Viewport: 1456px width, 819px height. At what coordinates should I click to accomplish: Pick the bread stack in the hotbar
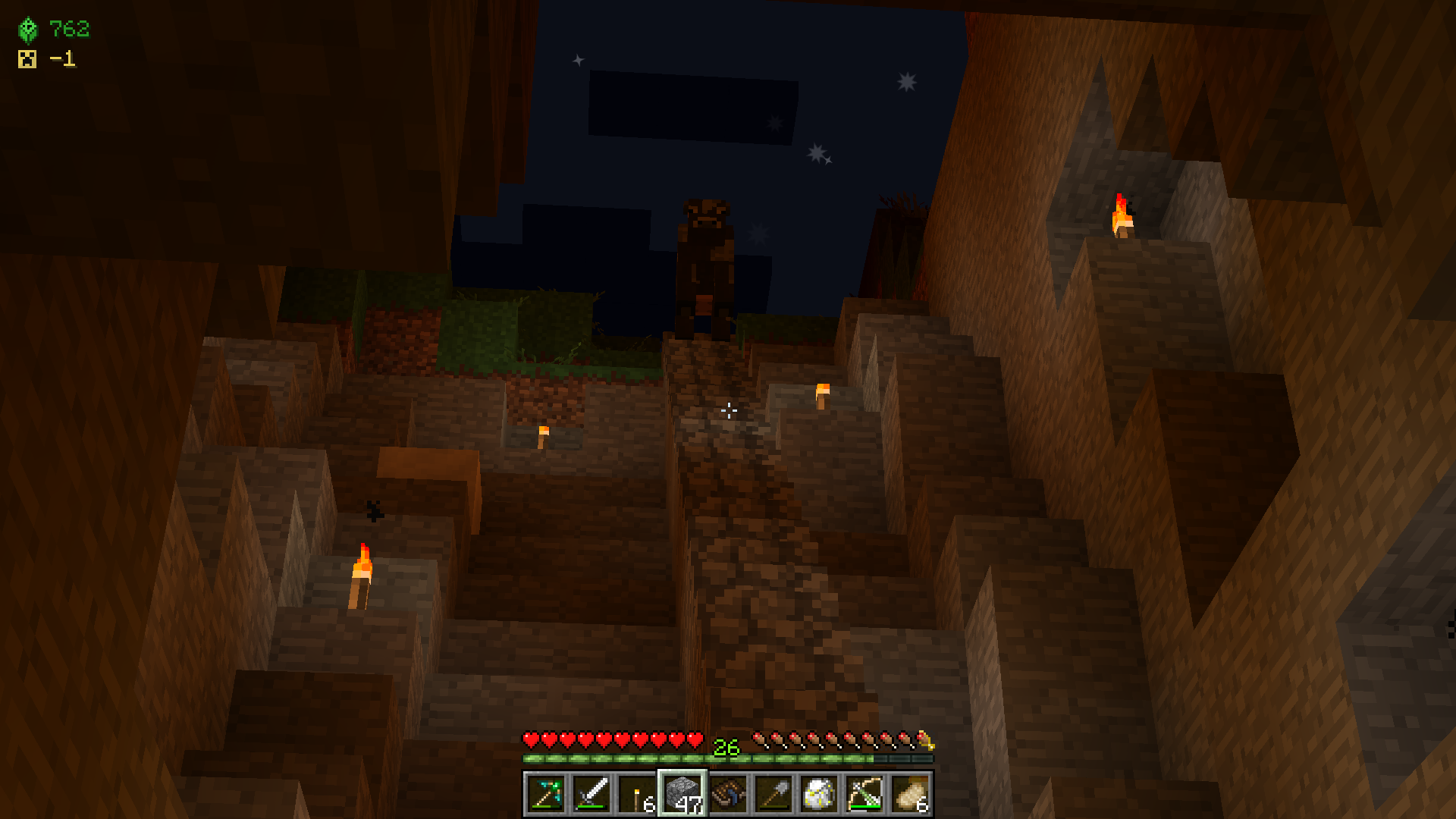[910, 794]
